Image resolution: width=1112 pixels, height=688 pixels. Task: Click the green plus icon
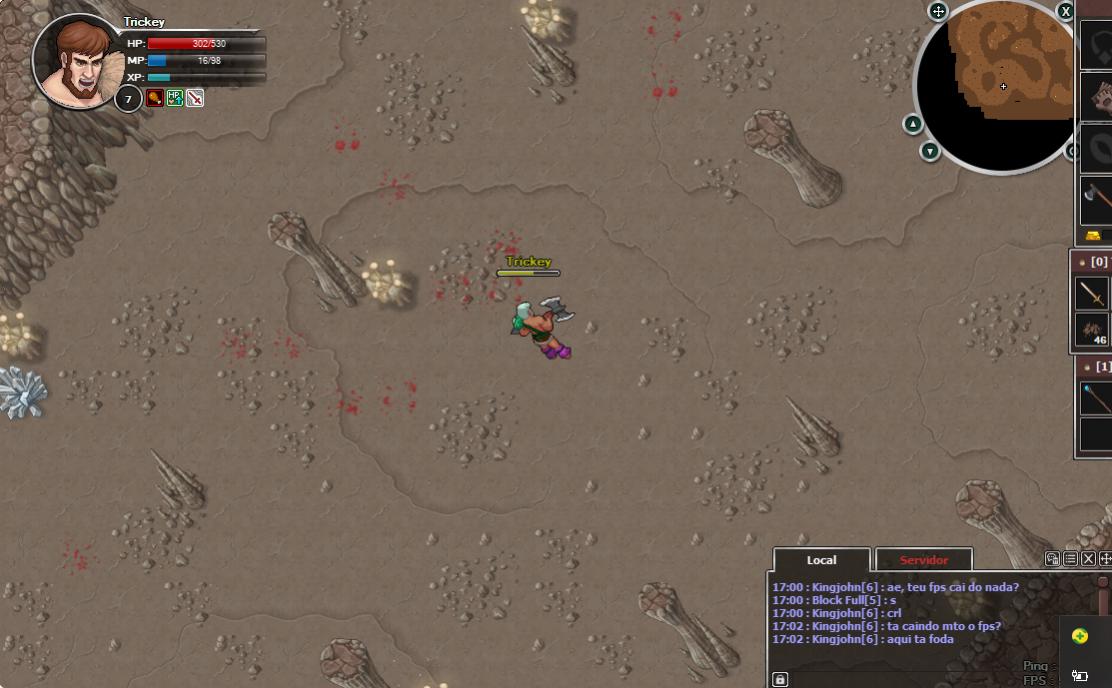[1080, 636]
